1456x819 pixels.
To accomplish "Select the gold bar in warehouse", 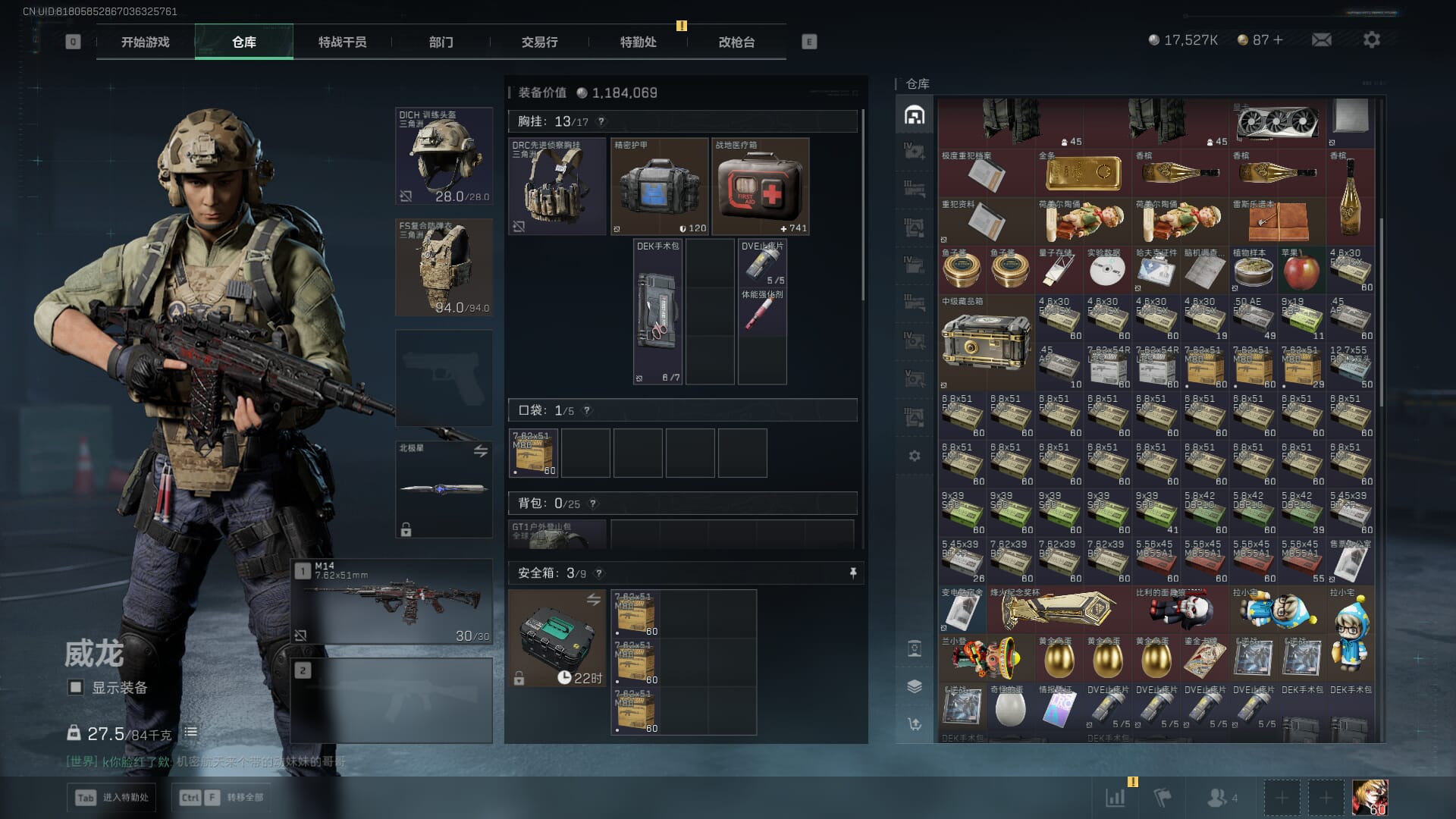I will pos(1083,173).
